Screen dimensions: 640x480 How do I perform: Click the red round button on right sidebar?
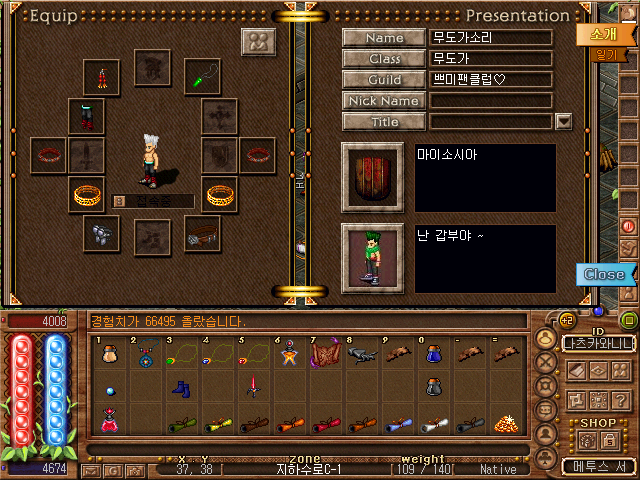pos(629,226)
